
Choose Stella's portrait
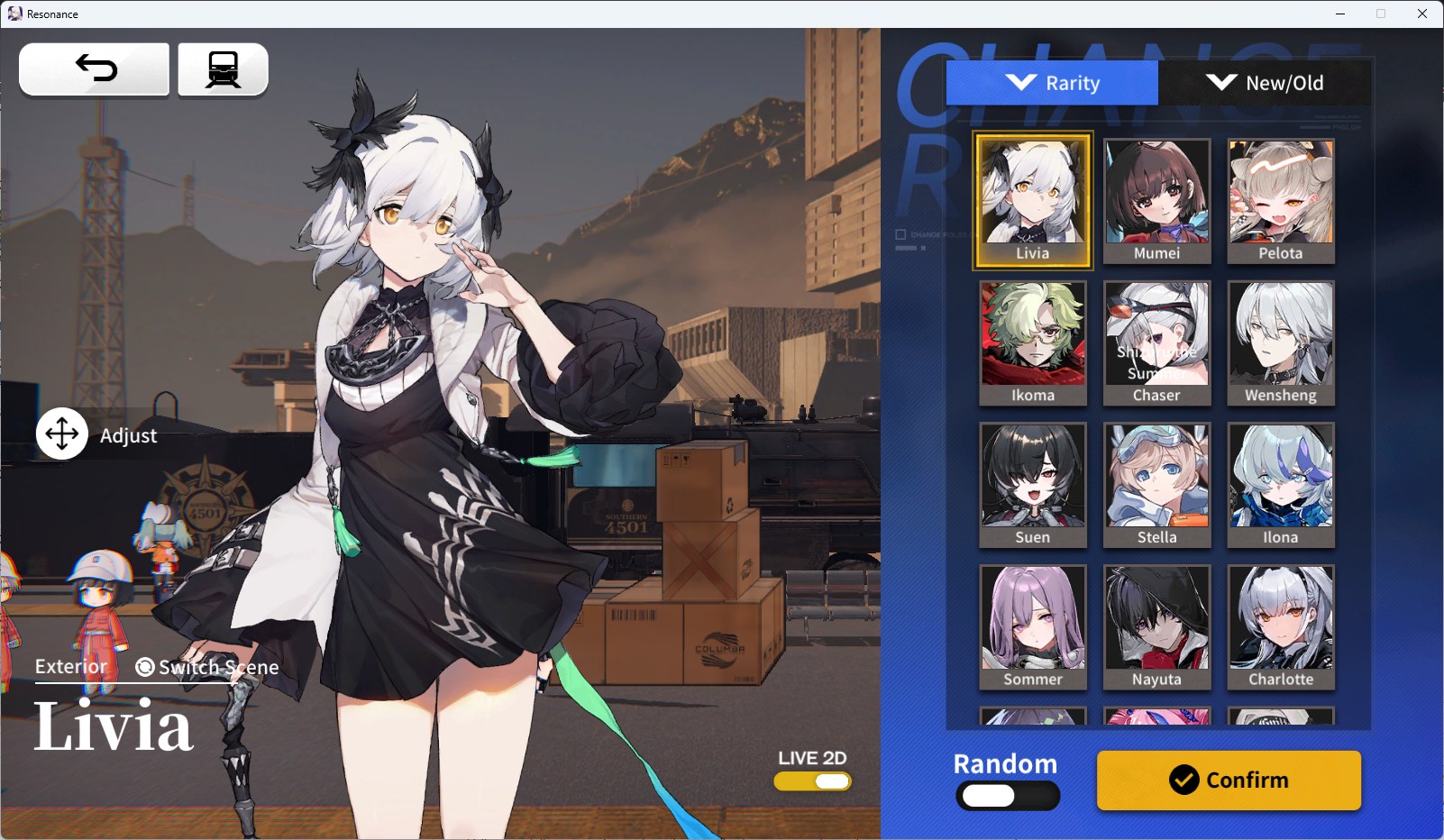click(x=1156, y=484)
